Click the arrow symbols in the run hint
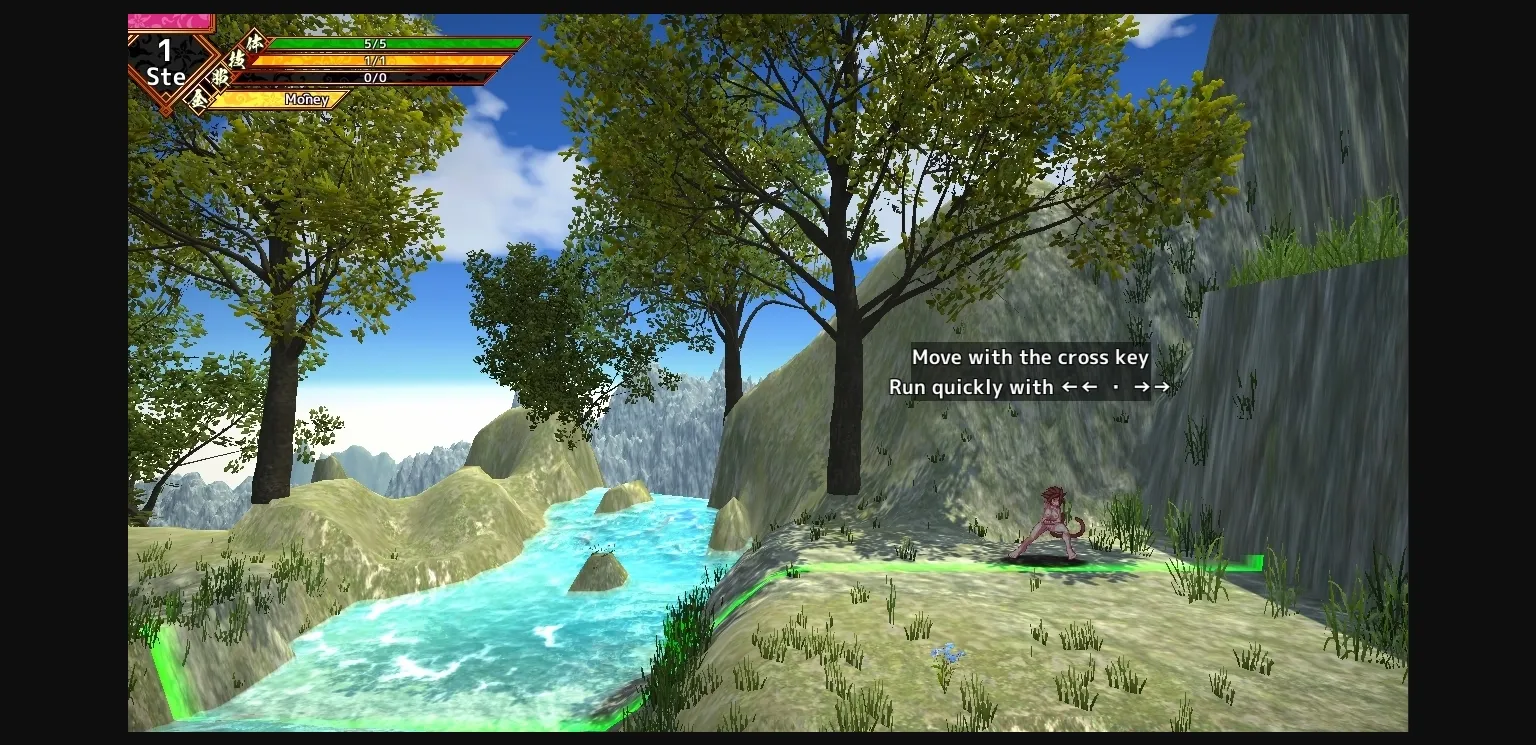Image resolution: width=1536 pixels, height=745 pixels. coord(1115,387)
